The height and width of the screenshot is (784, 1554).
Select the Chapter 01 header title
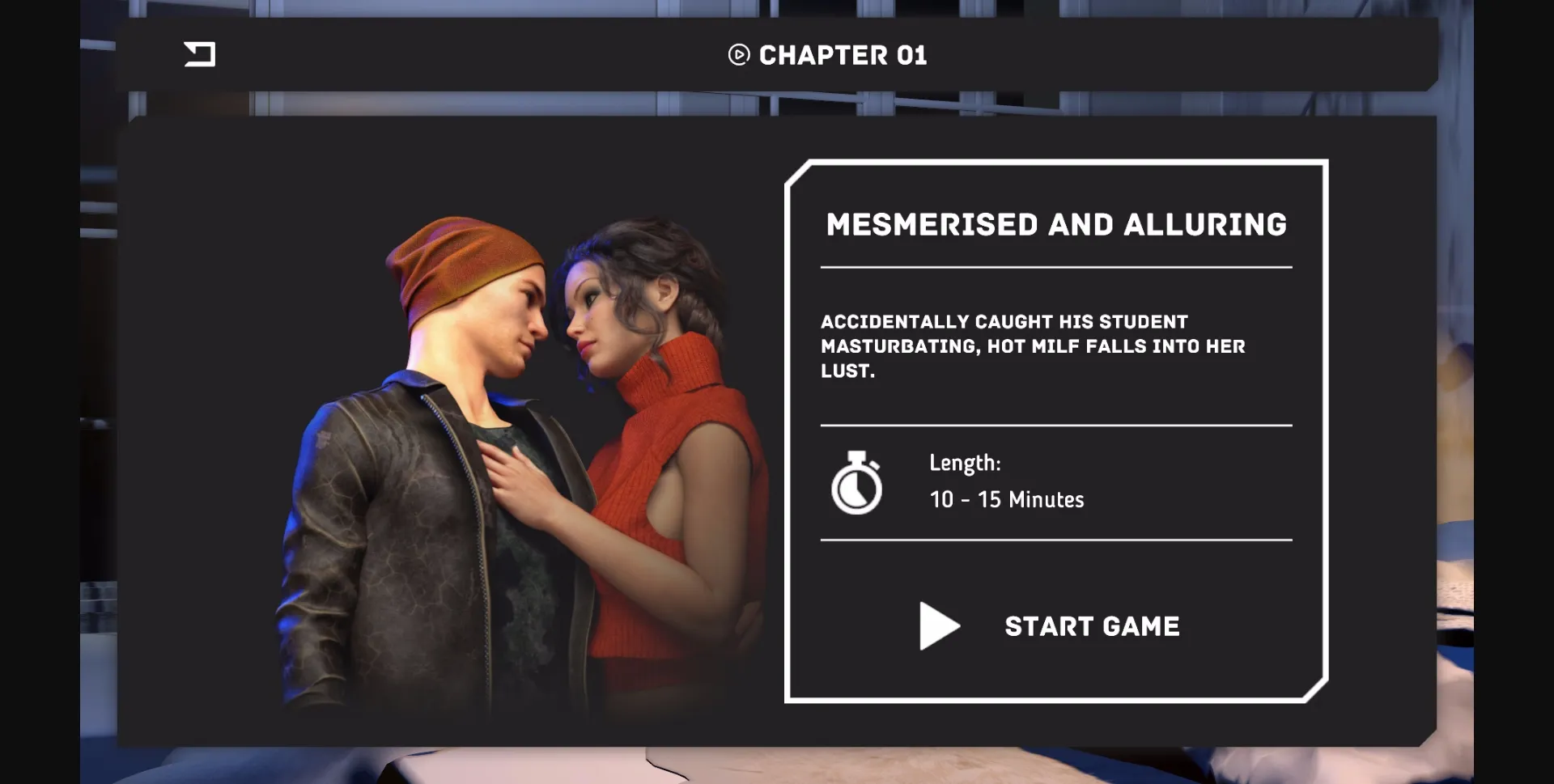point(843,55)
